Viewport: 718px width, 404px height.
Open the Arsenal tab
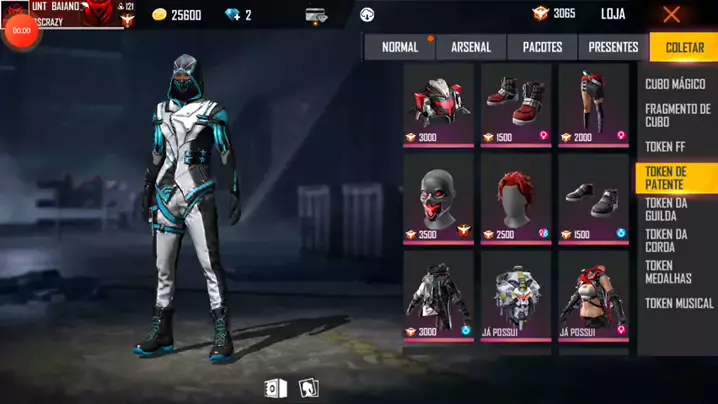pos(471,47)
